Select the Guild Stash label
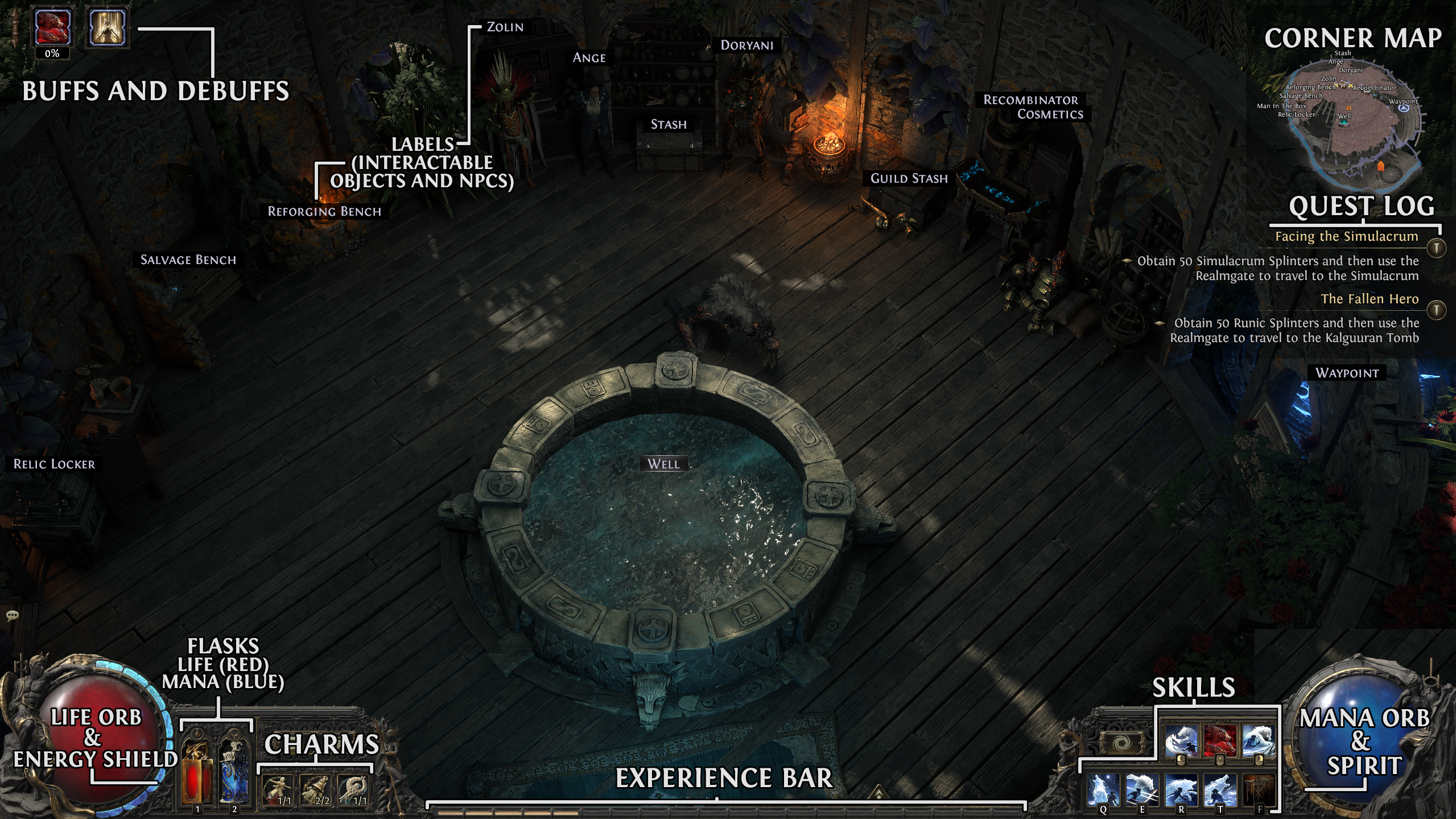Viewport: 1456px width, 819px height. pos(909,179)
